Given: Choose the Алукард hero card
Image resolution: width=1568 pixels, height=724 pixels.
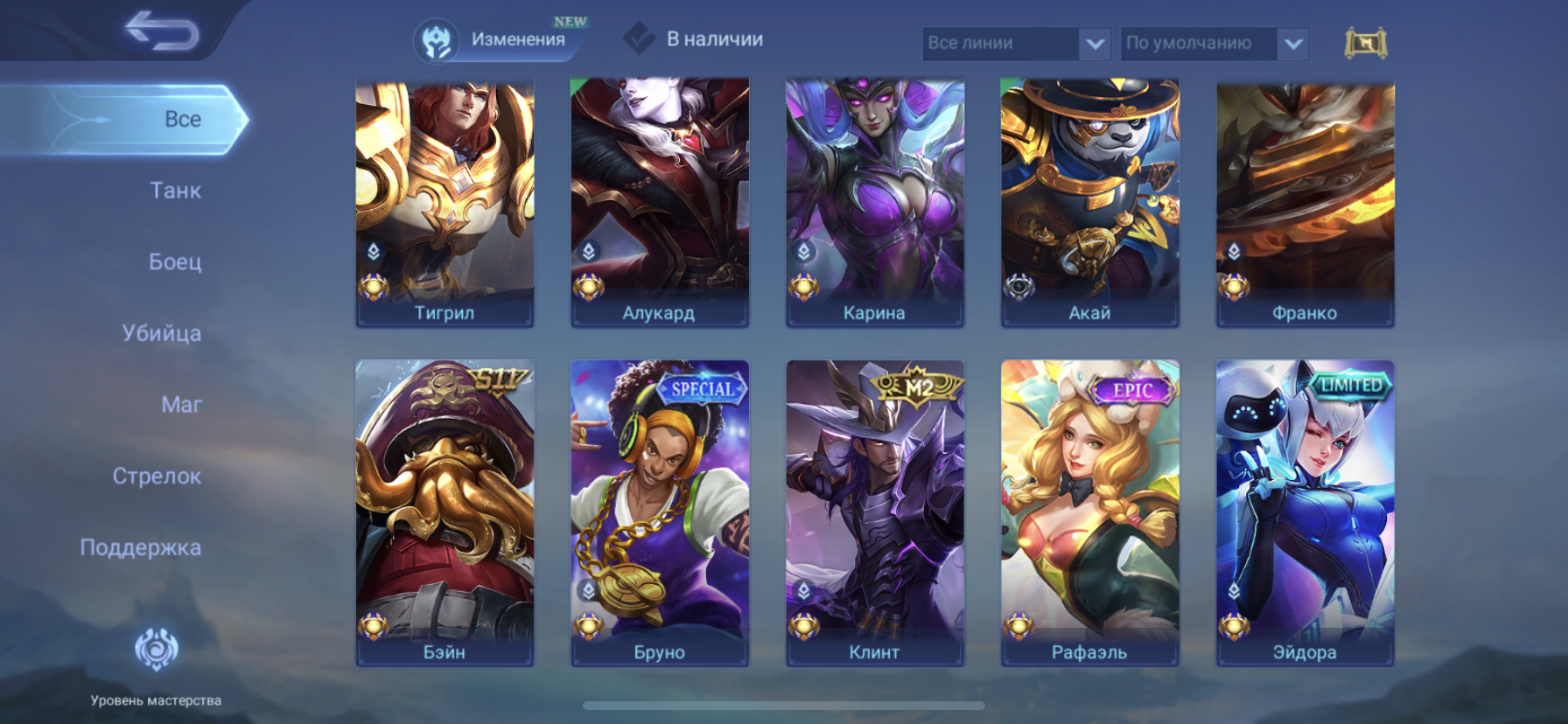Looking at the screenshot, I should (x=660, y=203).
